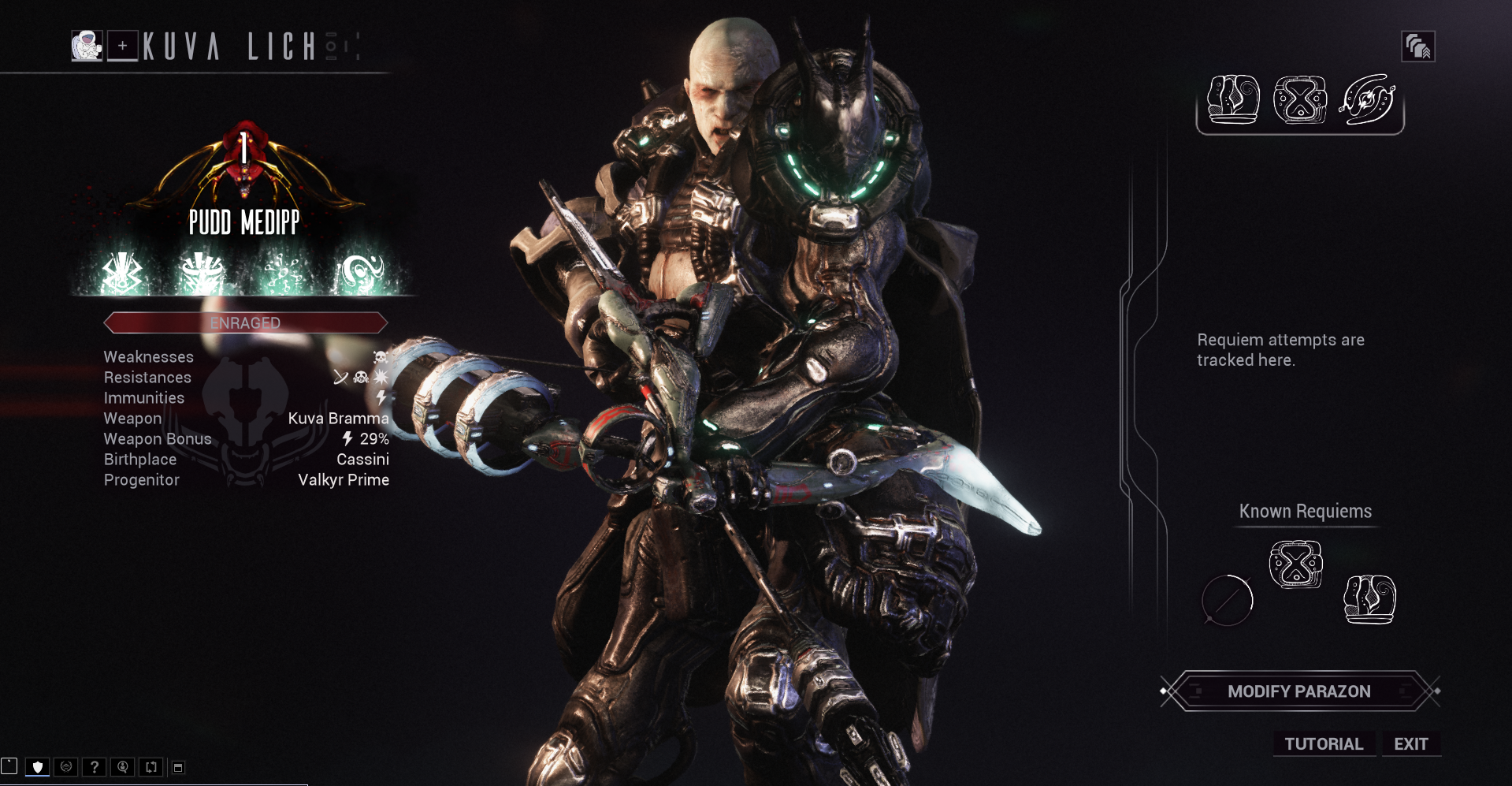This screenshot has width=1512, height=786.
Task: Click the astronaut player avatar icon
Action: coord(87,46)
